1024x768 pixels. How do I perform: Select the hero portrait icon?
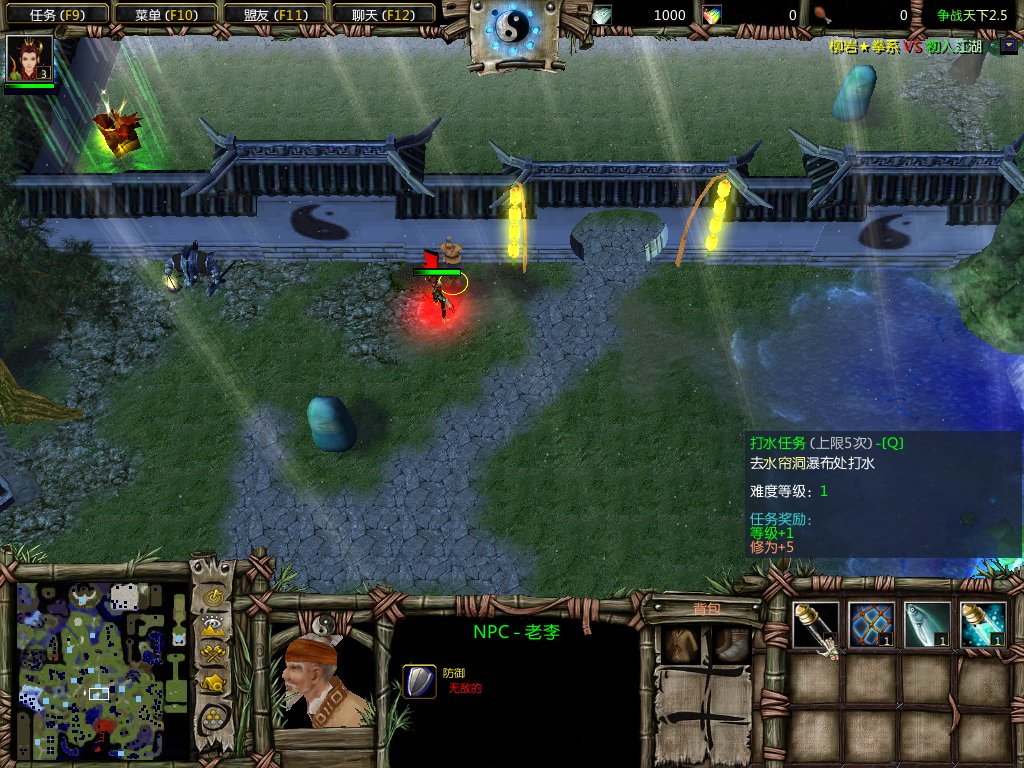click(28, 60)
